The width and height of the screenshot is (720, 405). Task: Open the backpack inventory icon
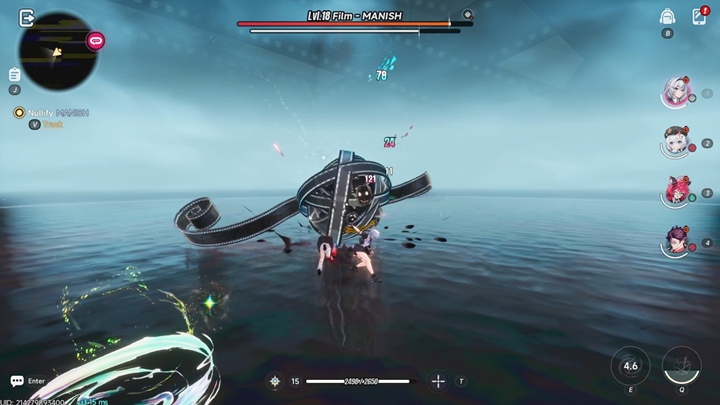coord(667,16)
